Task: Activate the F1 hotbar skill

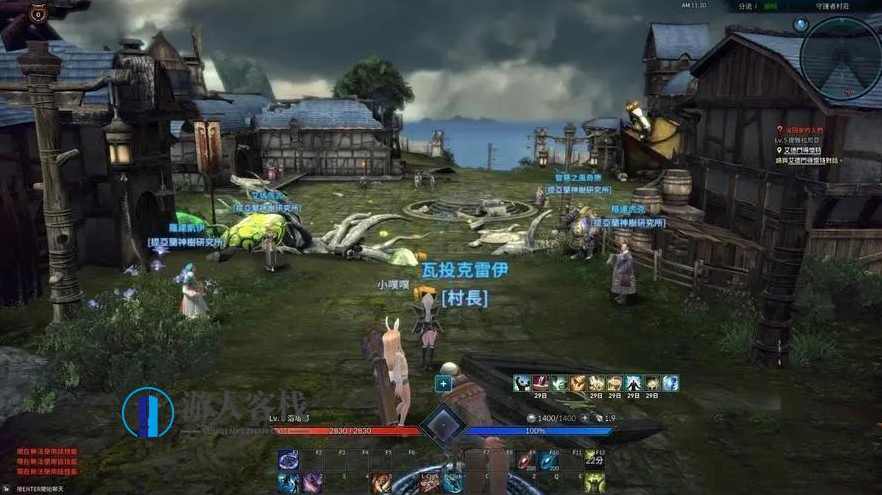Action: pyautogui.click(x=288, y=460)
